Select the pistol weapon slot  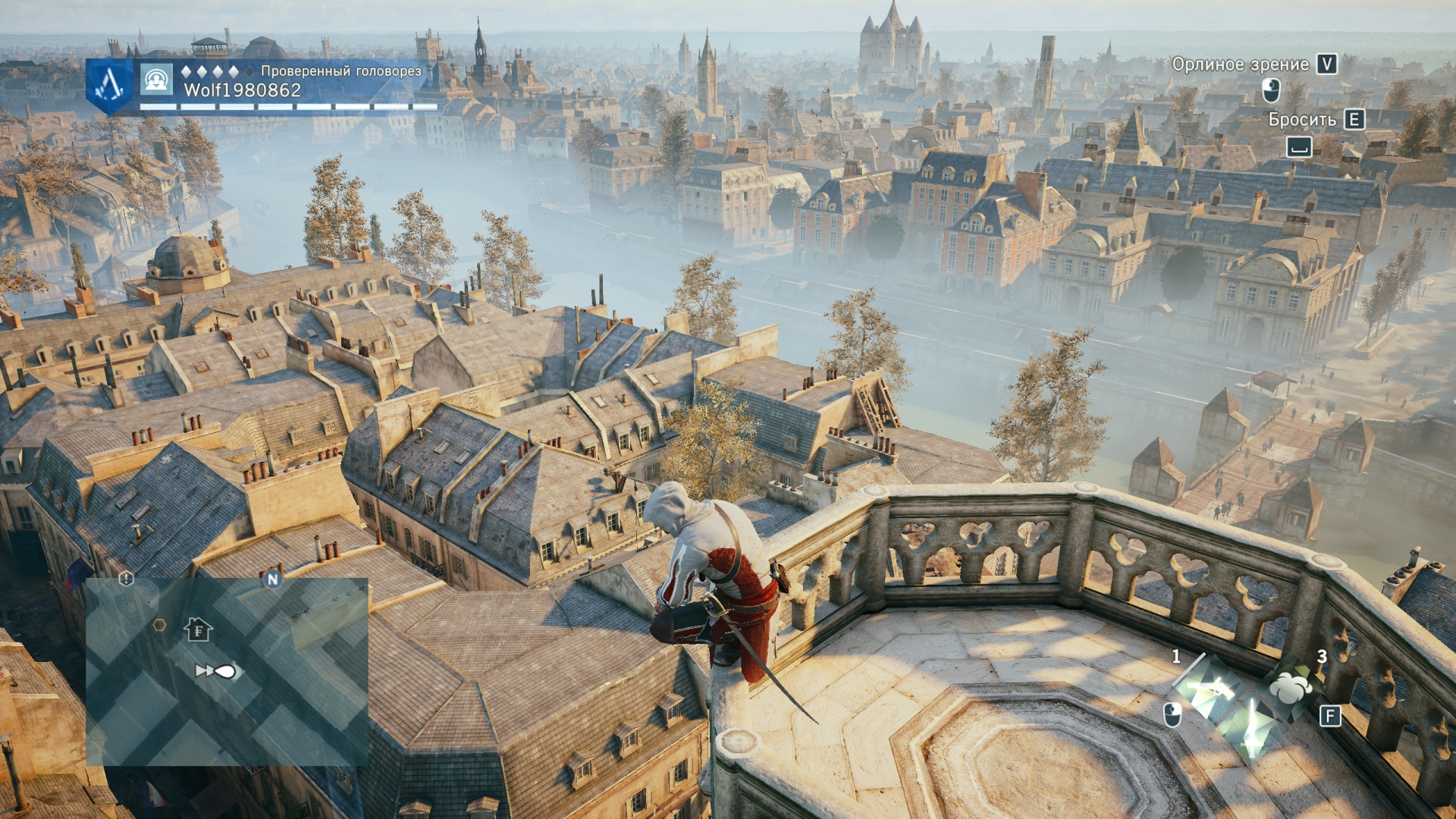tap(1210, 689)
